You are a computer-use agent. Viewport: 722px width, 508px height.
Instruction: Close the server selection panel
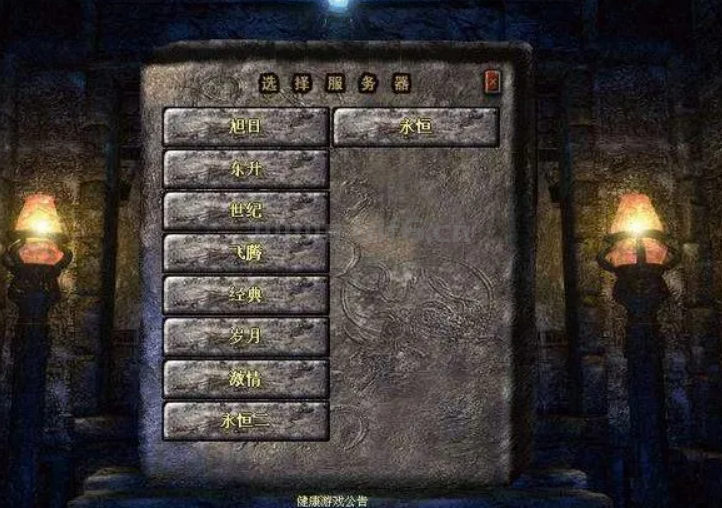click(492, 82)
